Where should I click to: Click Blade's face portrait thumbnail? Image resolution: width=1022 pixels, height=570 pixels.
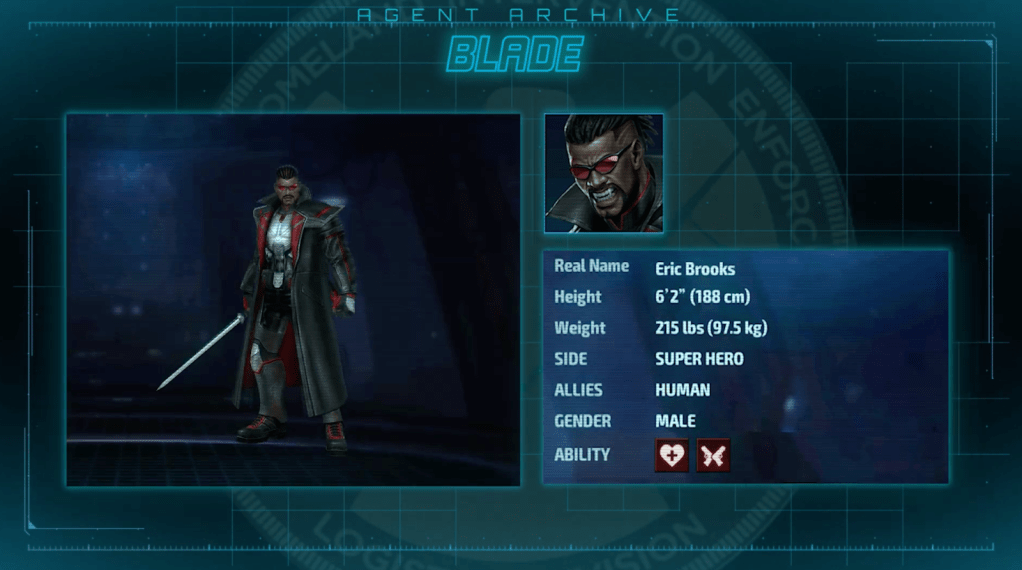[604, 173]
